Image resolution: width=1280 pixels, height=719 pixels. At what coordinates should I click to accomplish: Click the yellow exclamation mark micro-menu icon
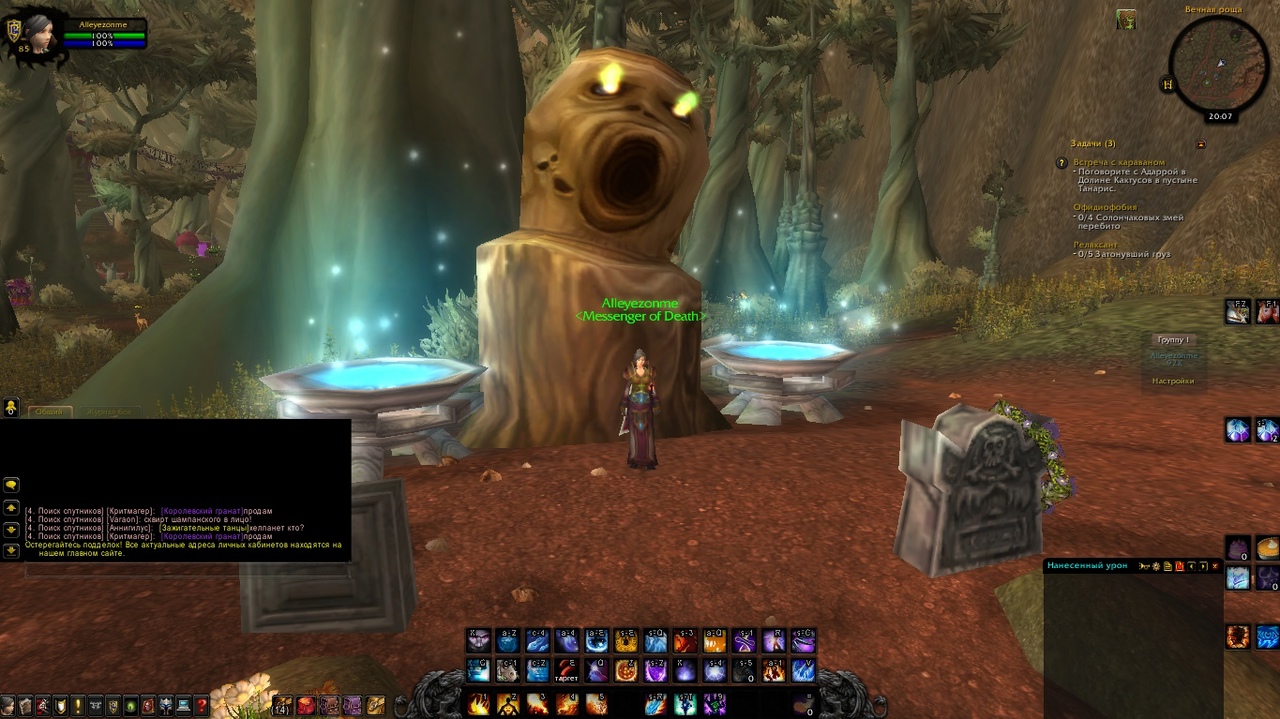(77, 706)
